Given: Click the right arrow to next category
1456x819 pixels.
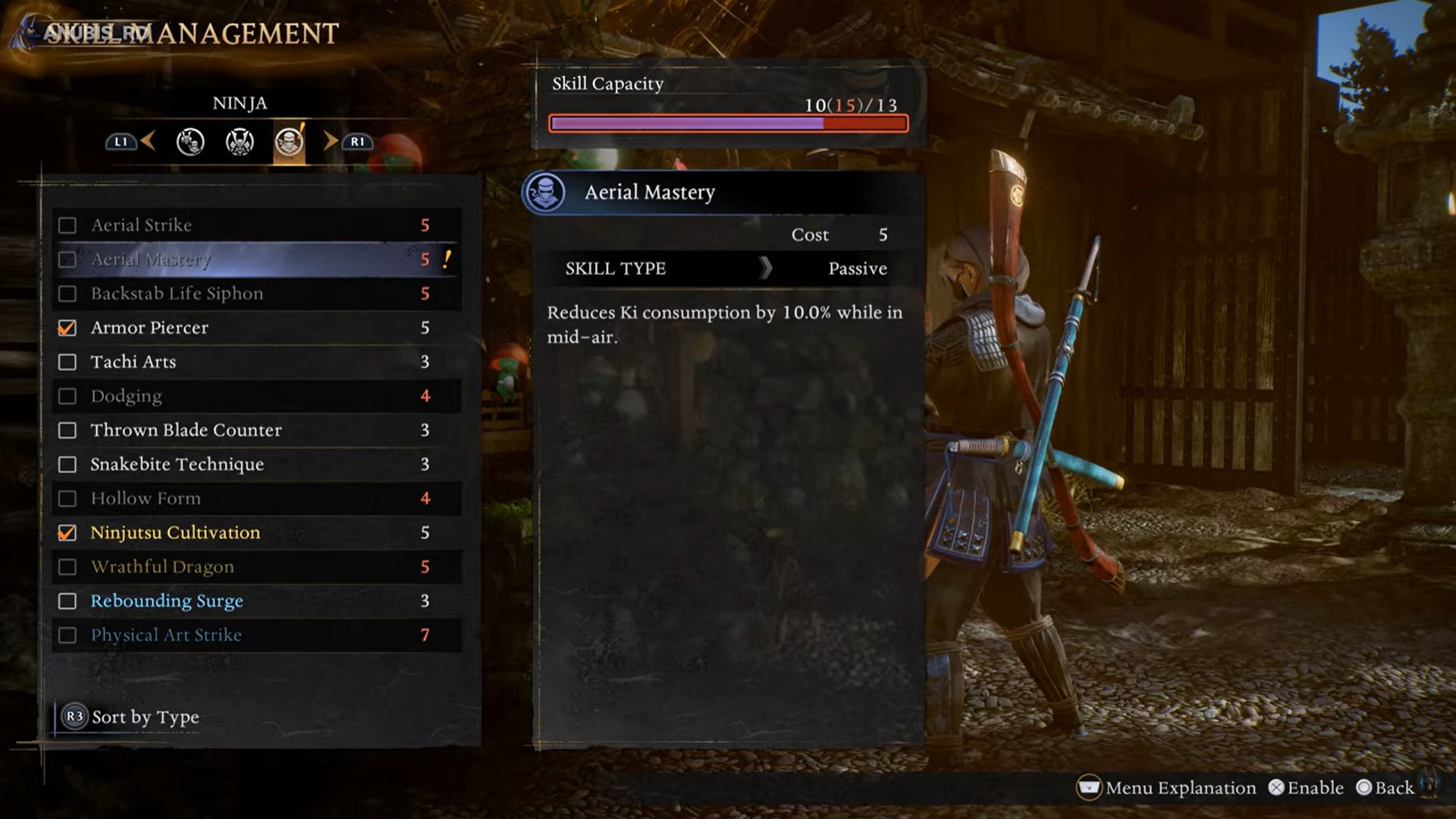Looking at the screenshot, I should [331, 141].
